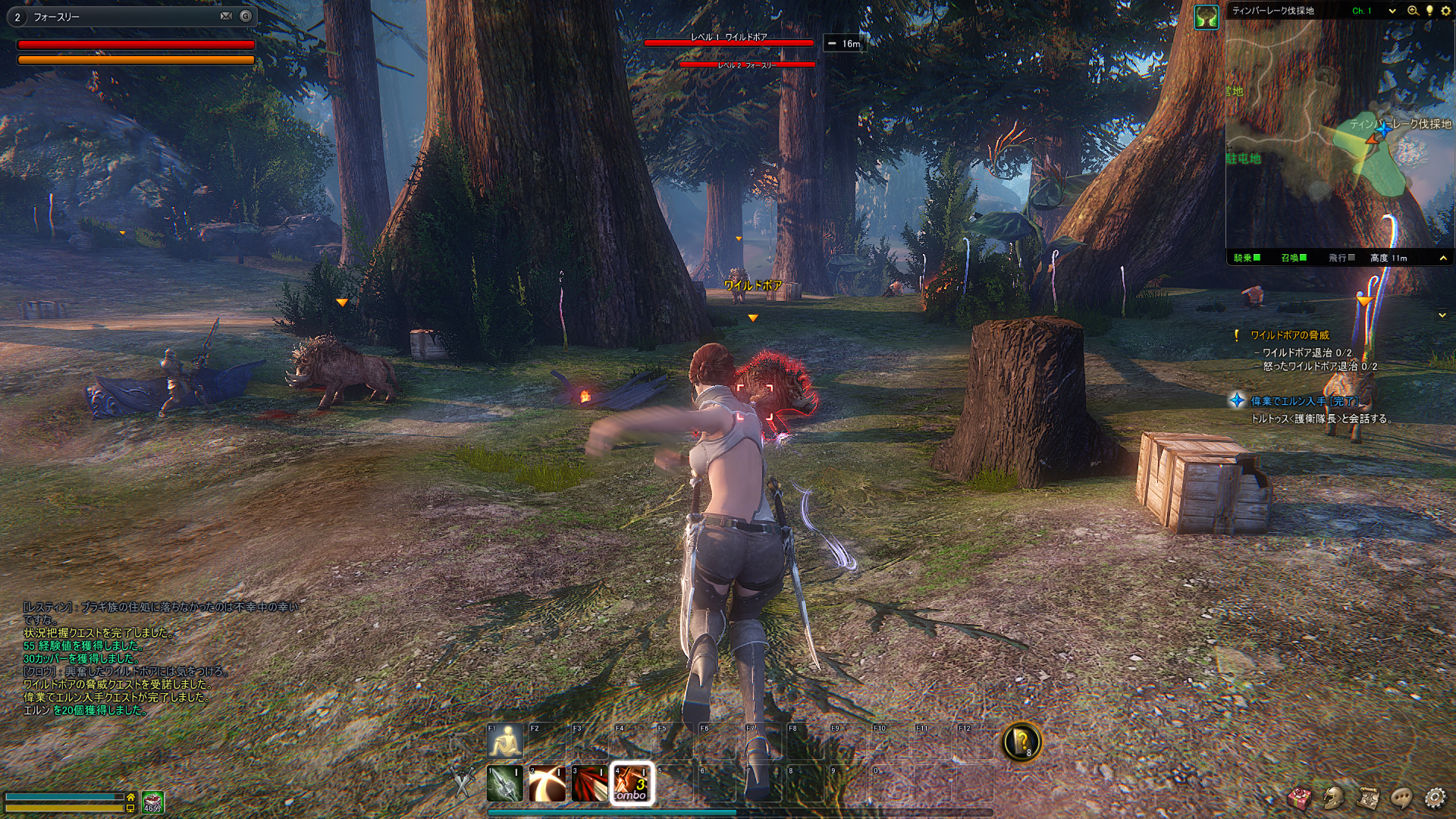The width and height of the screenshot is (1456, 819).
Task: Open the speech bubble community menu
Action: 1401,797
